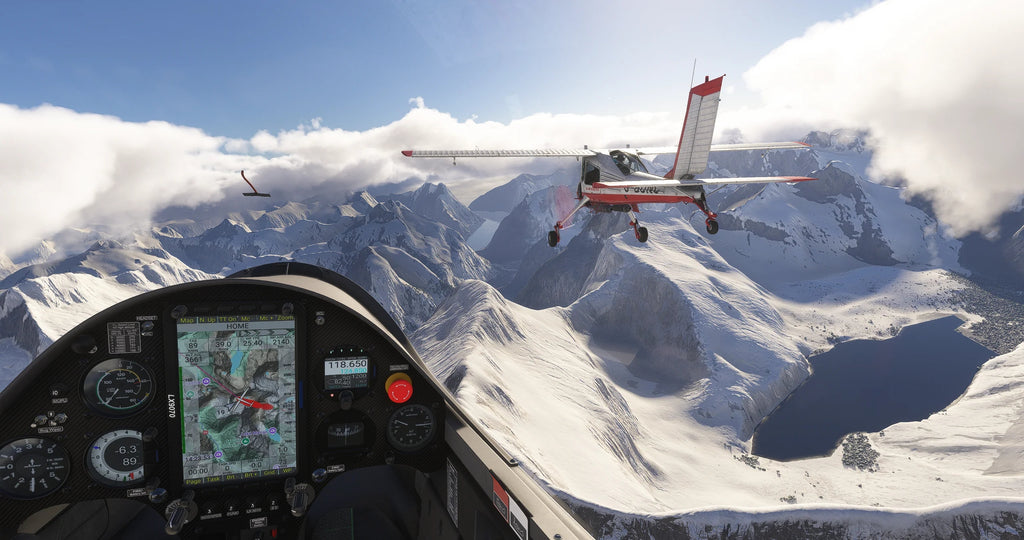The image size is (1024, 540).
Task: Click the LX9070 moving map display
Action: tap(237, 400)
